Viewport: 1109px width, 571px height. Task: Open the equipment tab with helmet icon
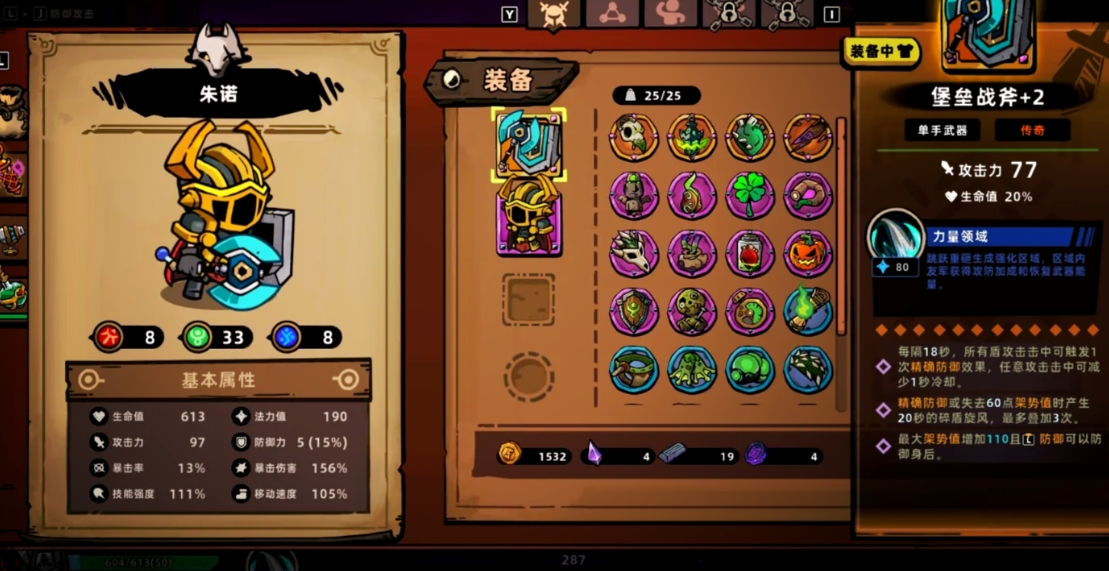[x=553, y=15]
